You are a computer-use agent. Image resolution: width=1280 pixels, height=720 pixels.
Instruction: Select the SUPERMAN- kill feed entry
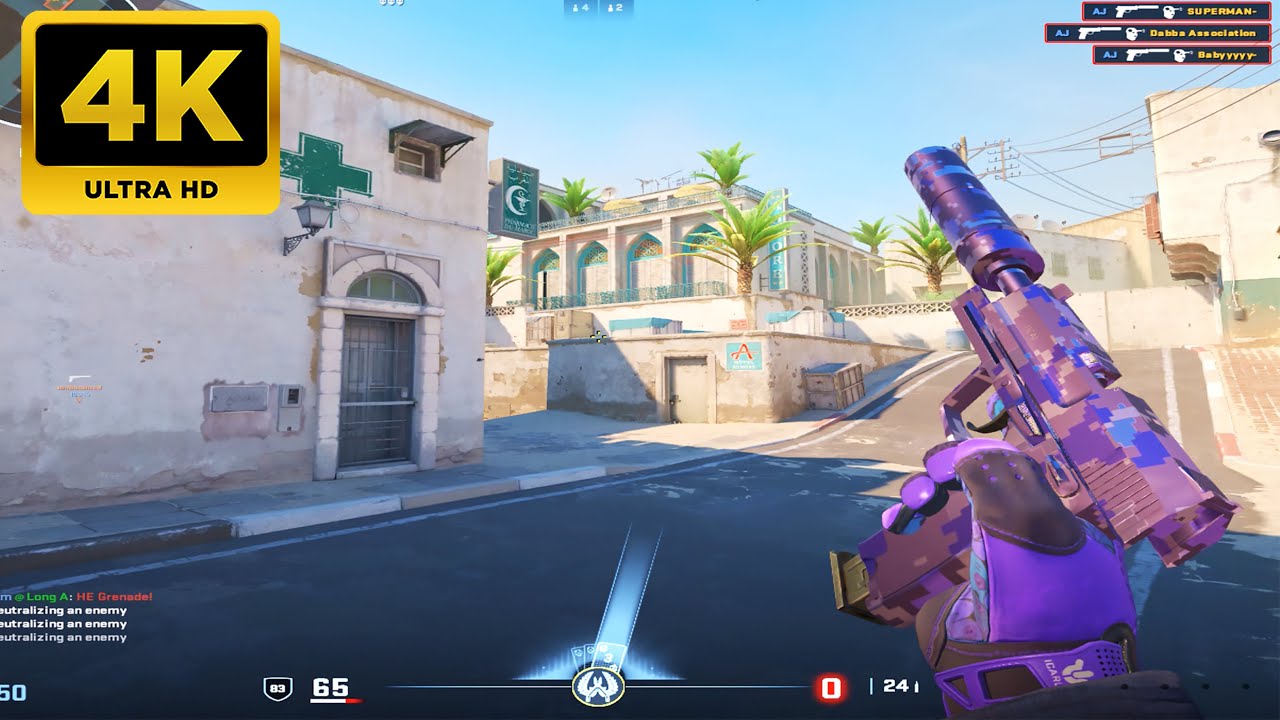pos(1176,11)
